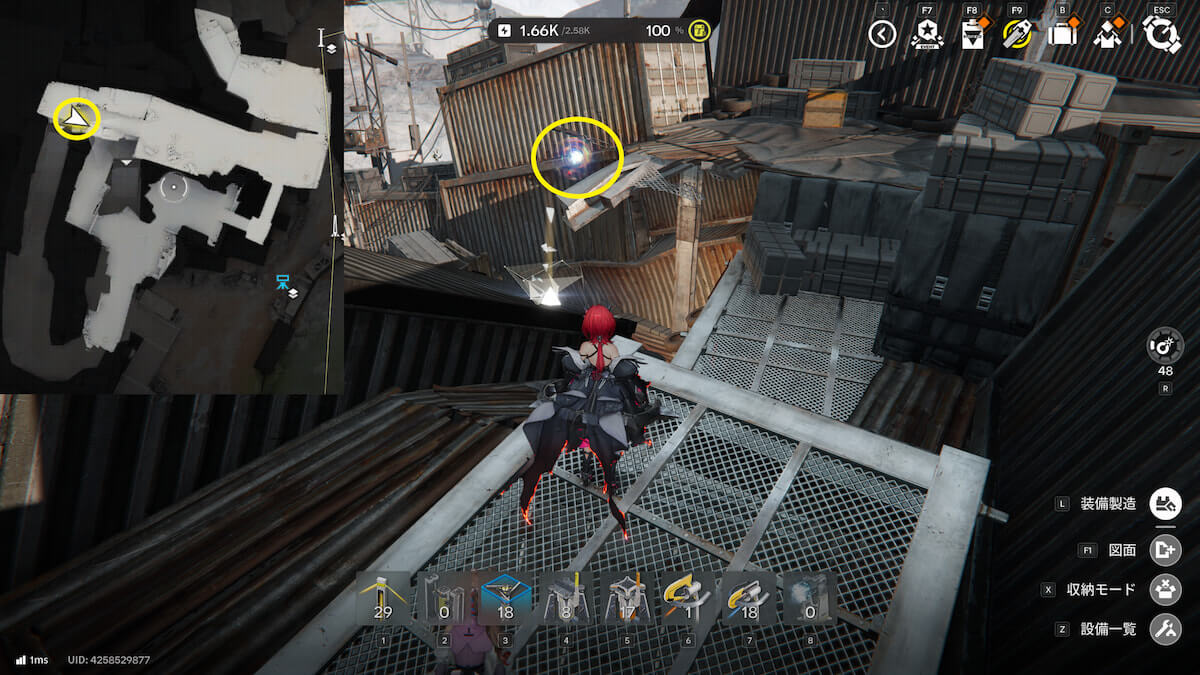Activate the bomb gadget icon showing 48
The height and width of the screenshot is (675, 1200).
pyautogui.click(x=1166, y=346)
